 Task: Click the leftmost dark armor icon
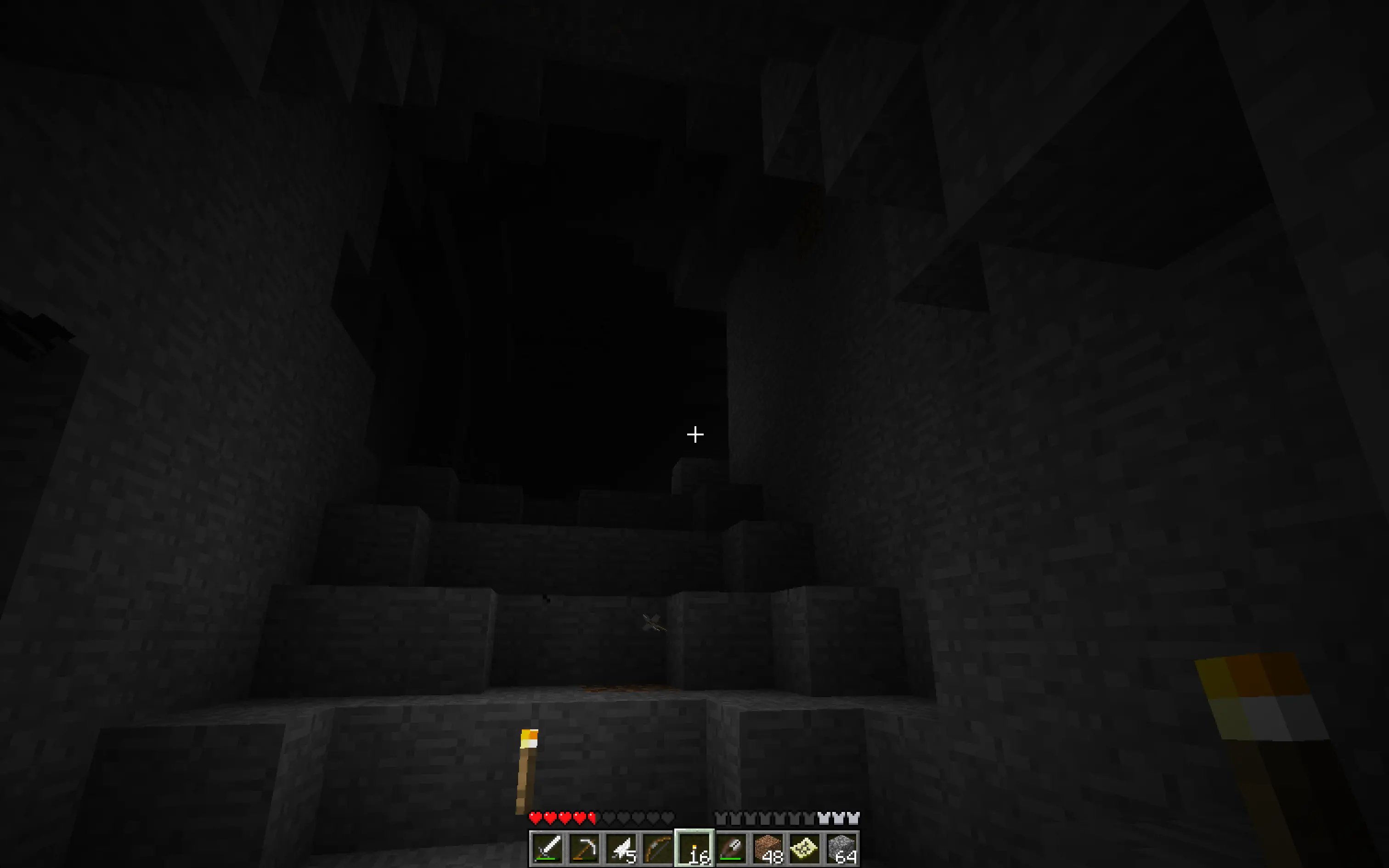click(x=722, y=817)
